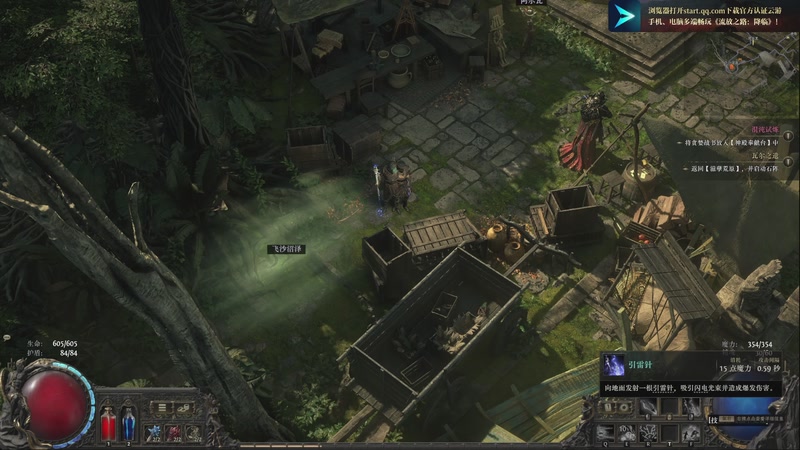
Task: Use the red life flask
Action: click(108, 422)
